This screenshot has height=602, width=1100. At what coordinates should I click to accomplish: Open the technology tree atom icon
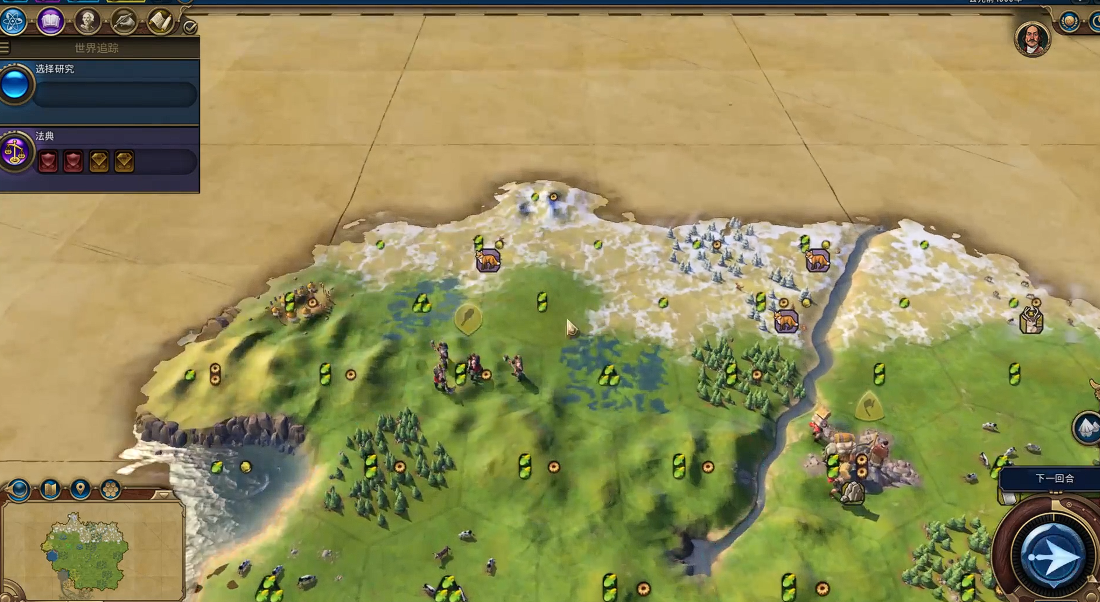13,20
